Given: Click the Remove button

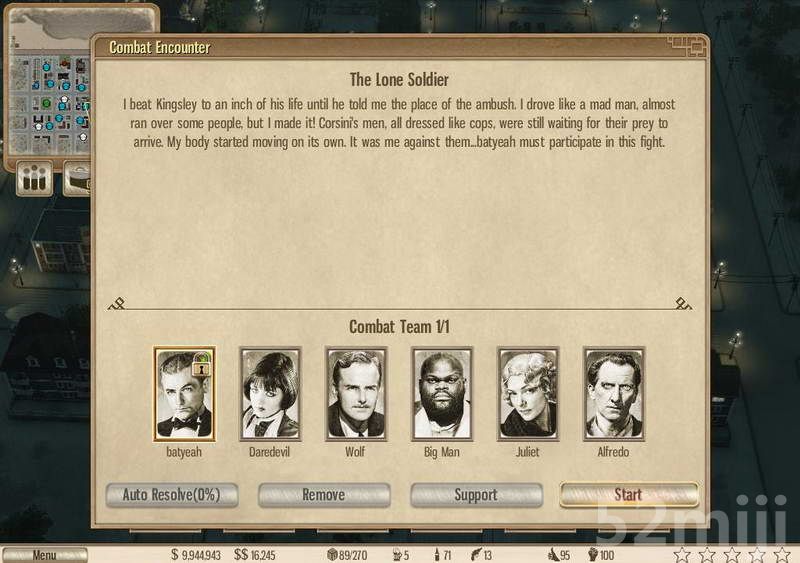Looking at the screenshot, I should click(324, 494).
